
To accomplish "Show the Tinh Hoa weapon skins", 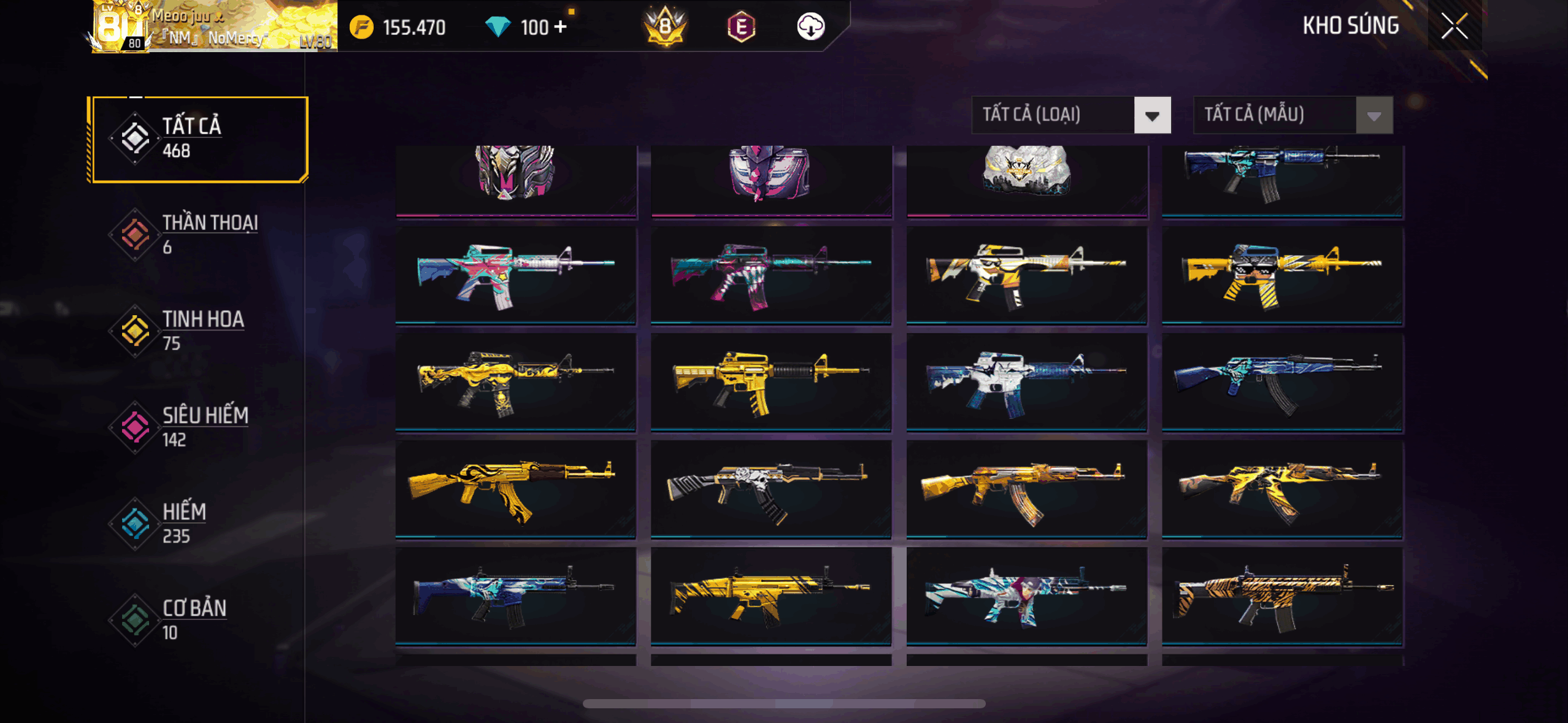I will pos(198,331).
